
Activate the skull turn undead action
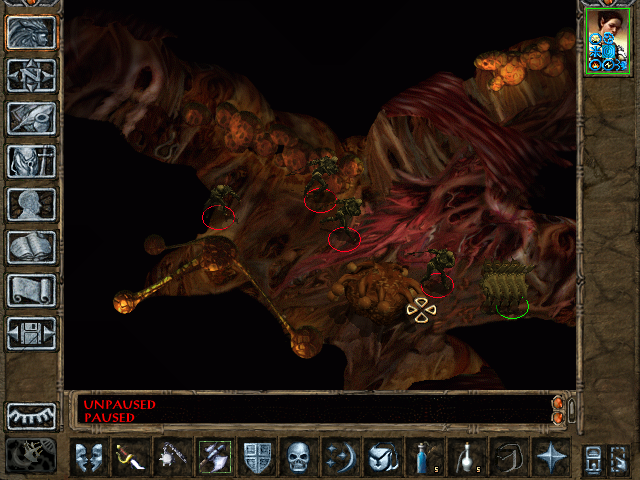point(298,457)
